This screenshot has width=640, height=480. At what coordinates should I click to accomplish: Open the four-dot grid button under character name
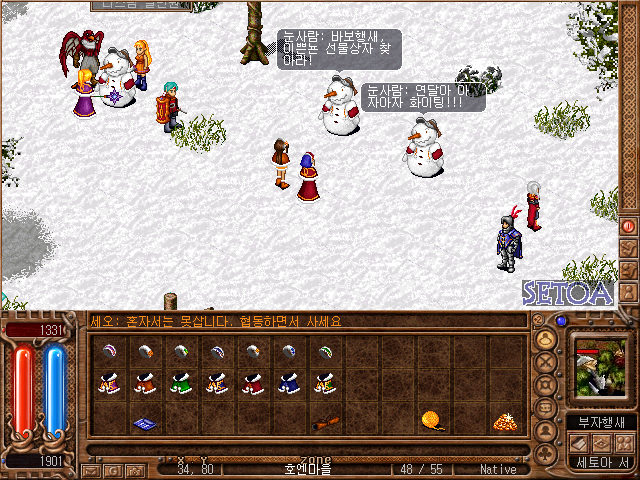(x=626, y=443)
